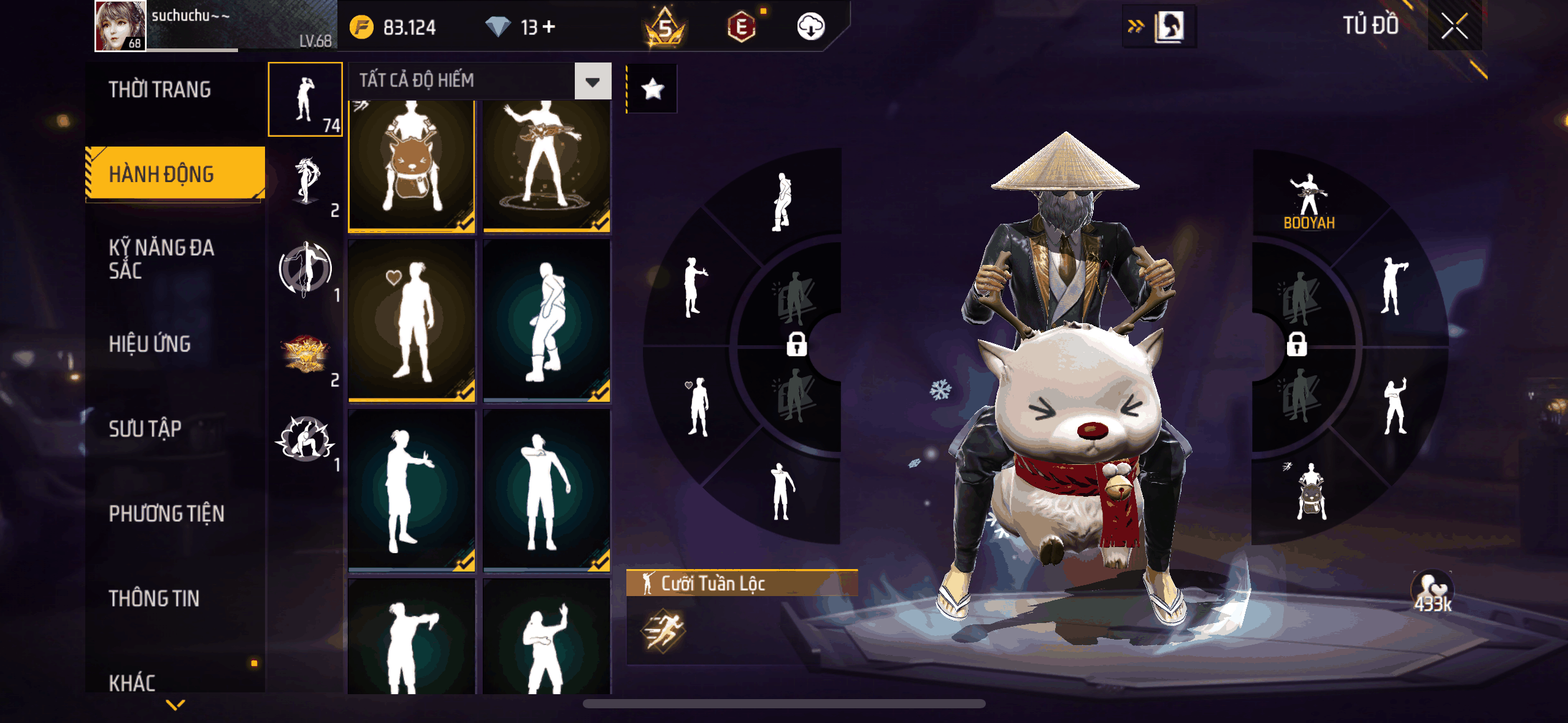Close the Tủ Đồ wardrobe screen
The image size is (1568, 723).
(x=1454, y=26)
